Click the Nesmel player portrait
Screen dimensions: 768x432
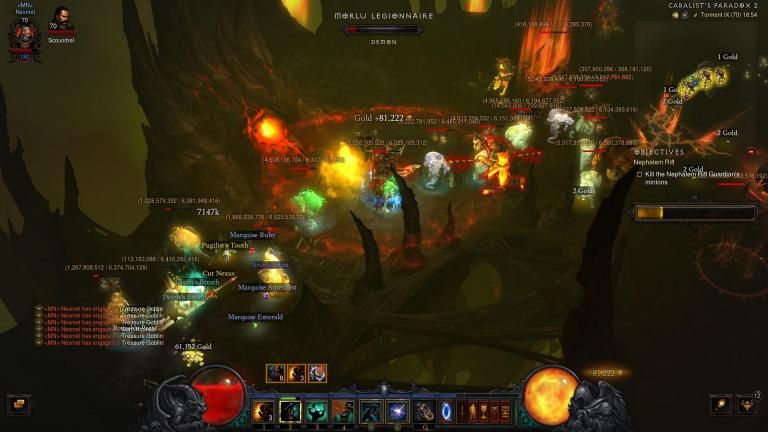(22, 35)
